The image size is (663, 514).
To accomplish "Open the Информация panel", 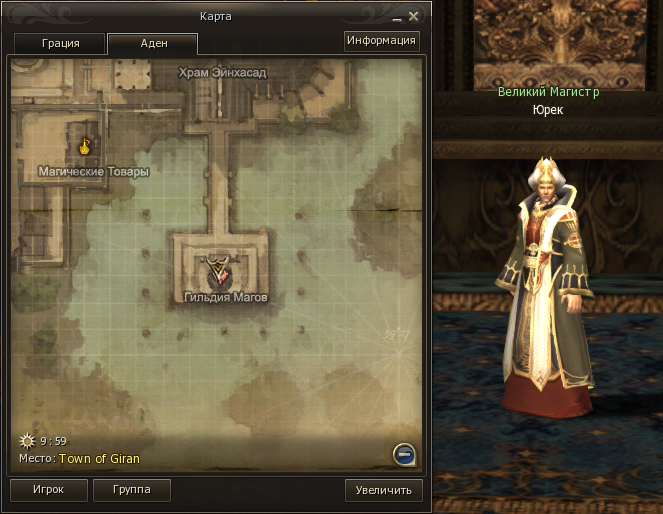I will [x=380, y=41].
